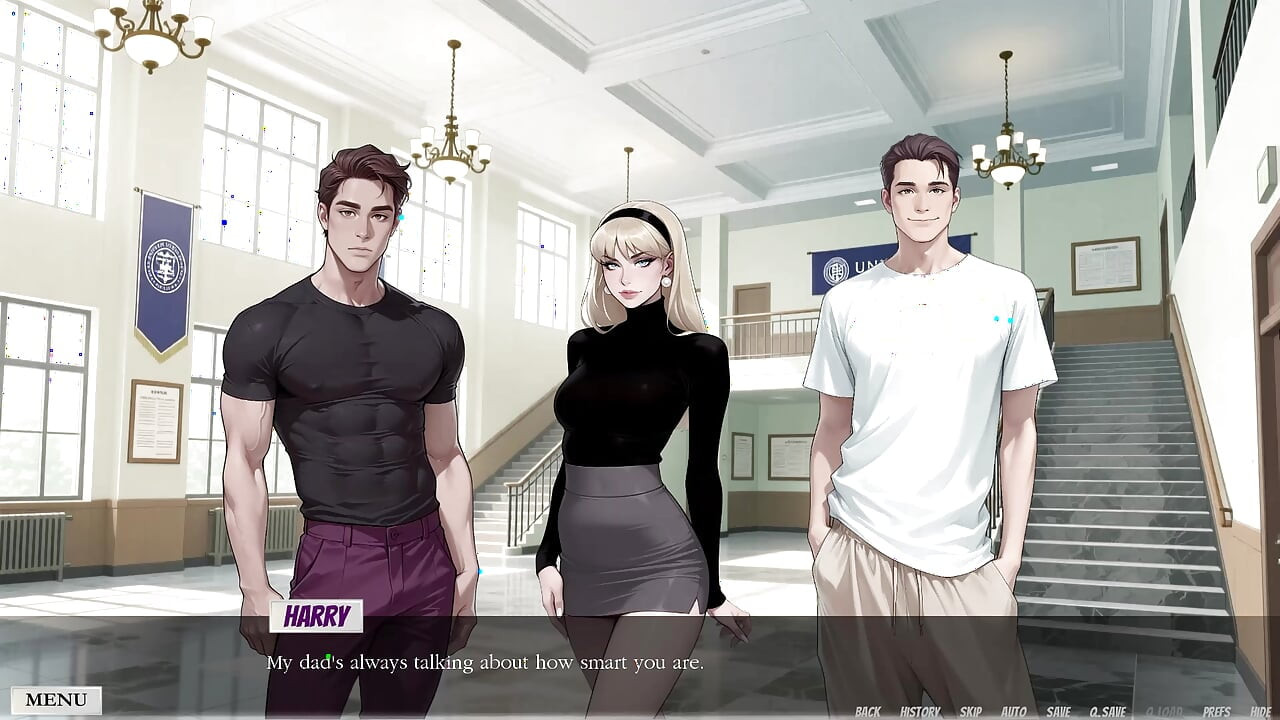This screenshot has width=1280, height=720.
Task: Open the MENU in the bottom corner
Action: coord(55,699)
